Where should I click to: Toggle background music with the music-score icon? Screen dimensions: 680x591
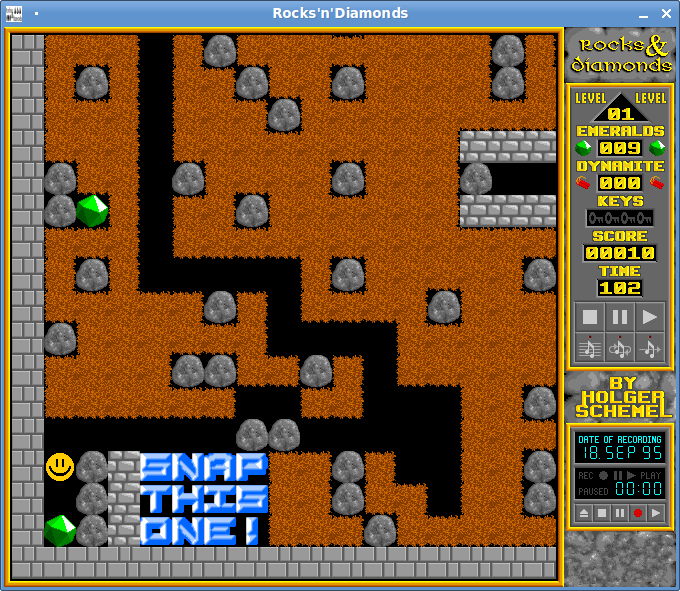click(x=590, y=347)
